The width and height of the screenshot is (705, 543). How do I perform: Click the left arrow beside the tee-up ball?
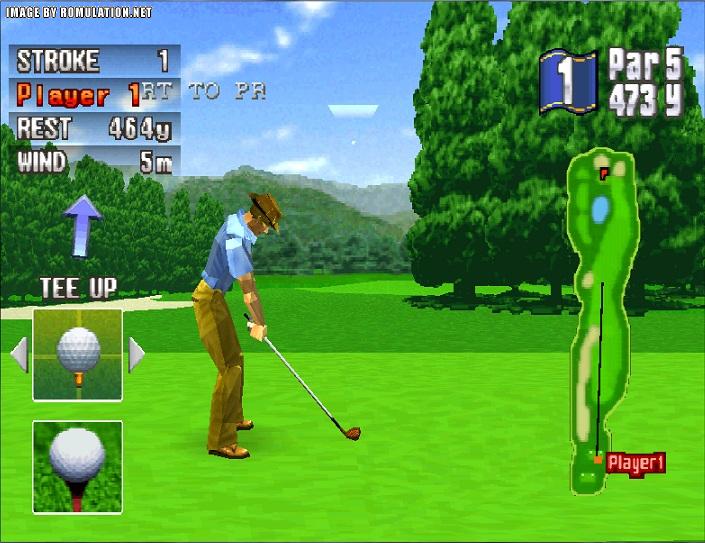click(19, 354)
